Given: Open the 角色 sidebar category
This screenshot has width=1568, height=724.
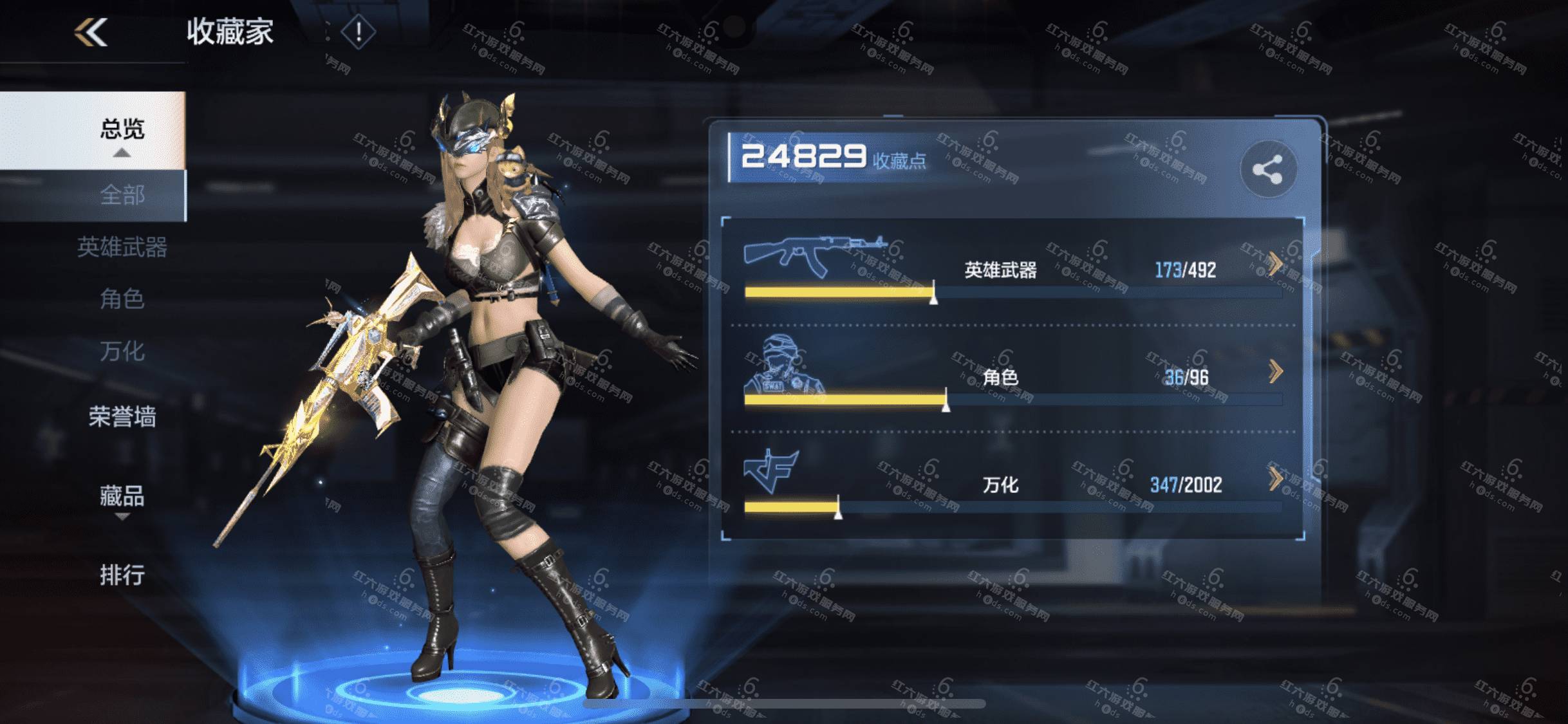Looking at the screenshot, I should click(x=122, y=299).
